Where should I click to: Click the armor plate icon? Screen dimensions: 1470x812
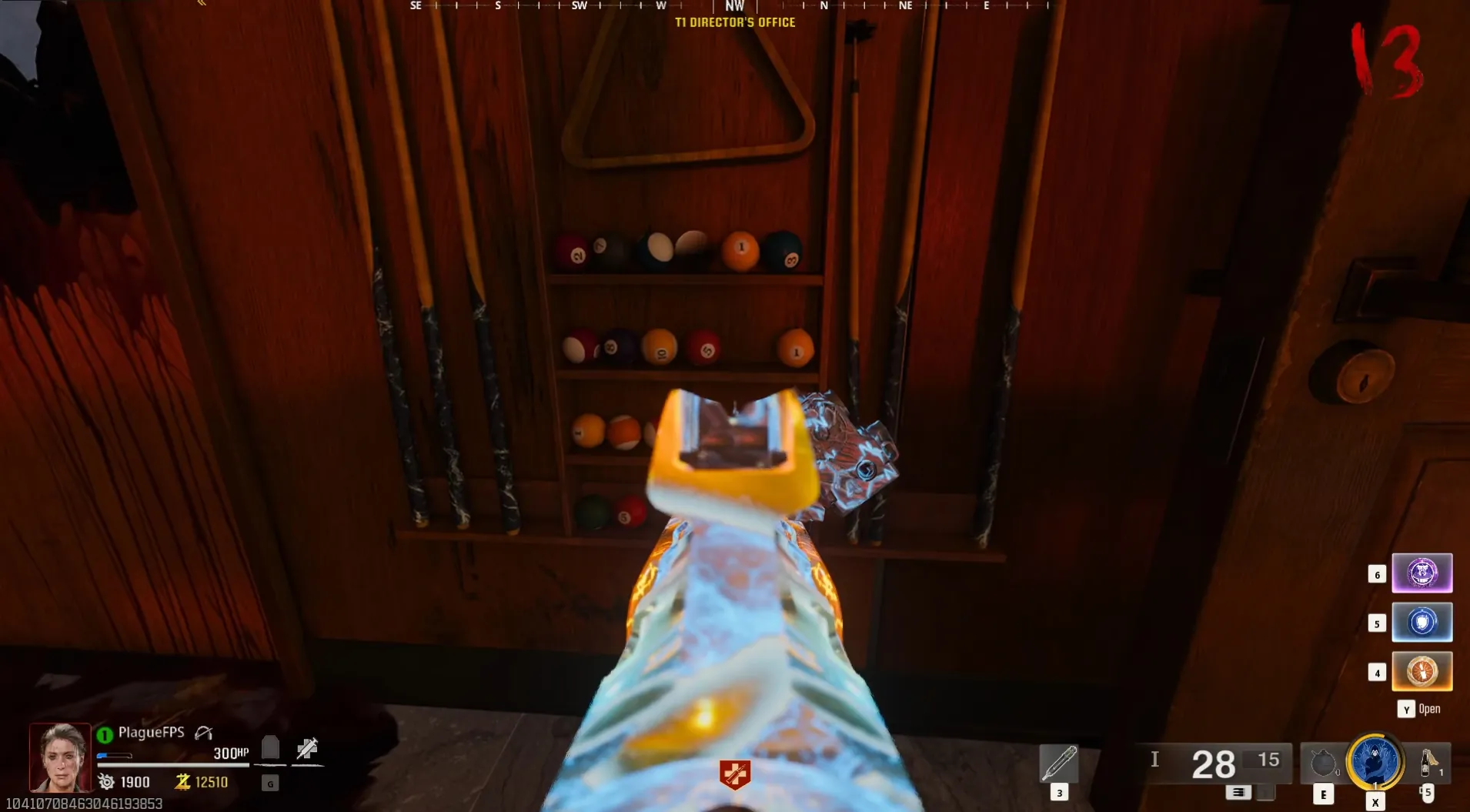[x=270, y=747]
